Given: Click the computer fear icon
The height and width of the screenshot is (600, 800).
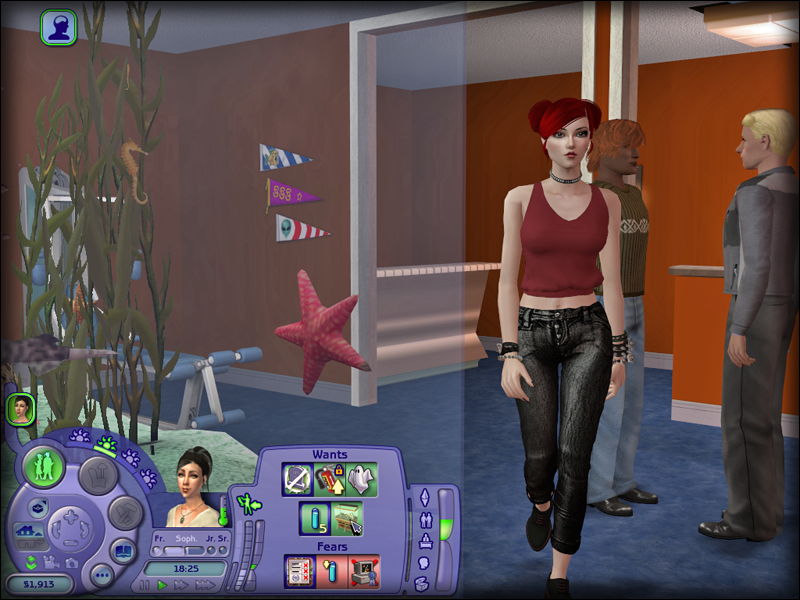Looking at the screenshot, I should pos(364,572).
